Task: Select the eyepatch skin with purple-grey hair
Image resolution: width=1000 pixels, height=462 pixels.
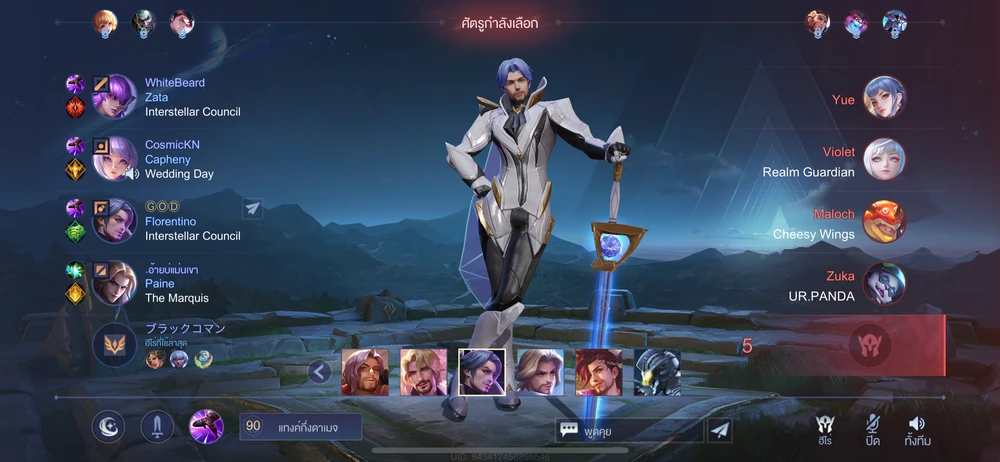Action: 365,372
